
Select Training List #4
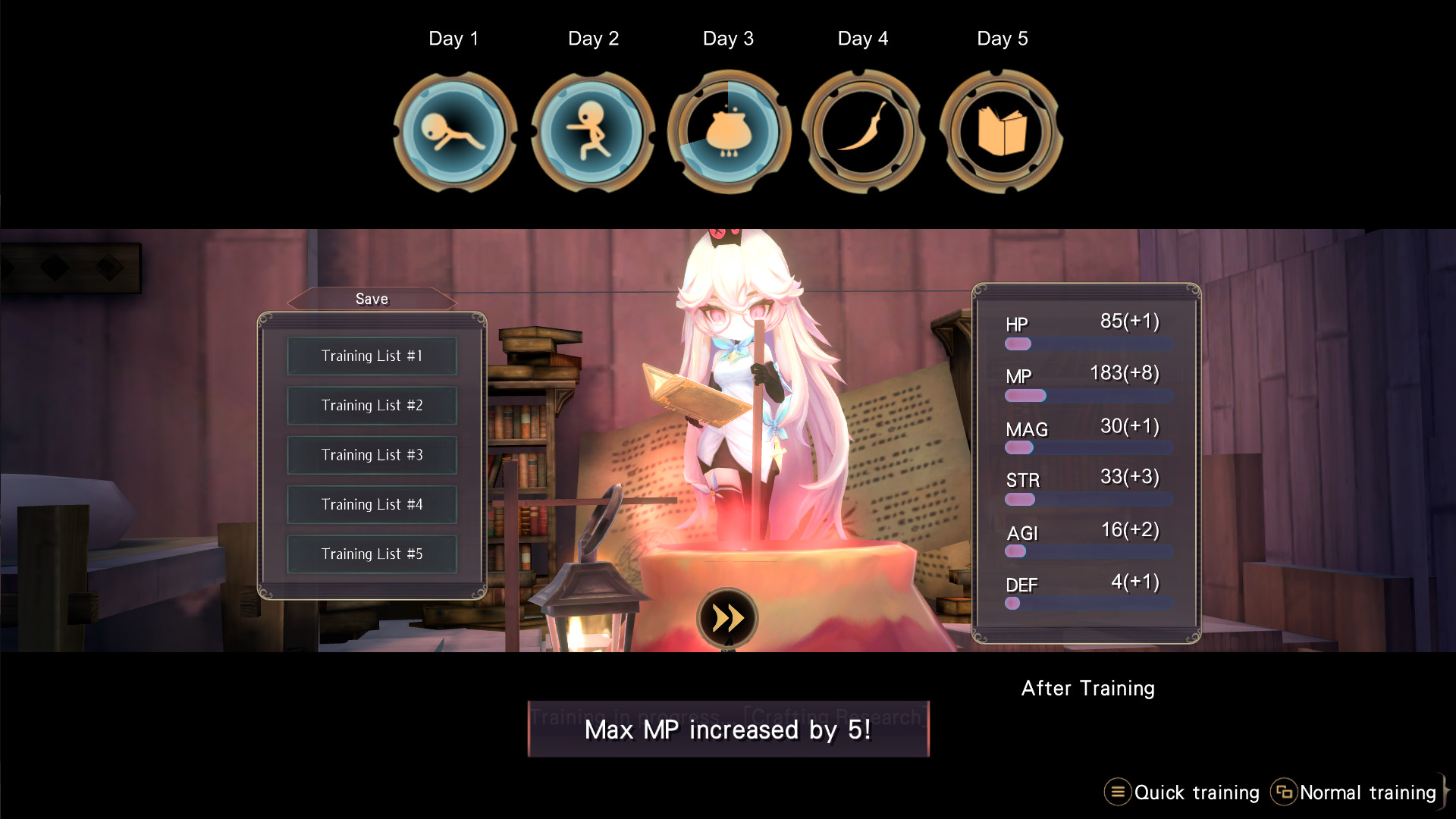pos(372,504)
